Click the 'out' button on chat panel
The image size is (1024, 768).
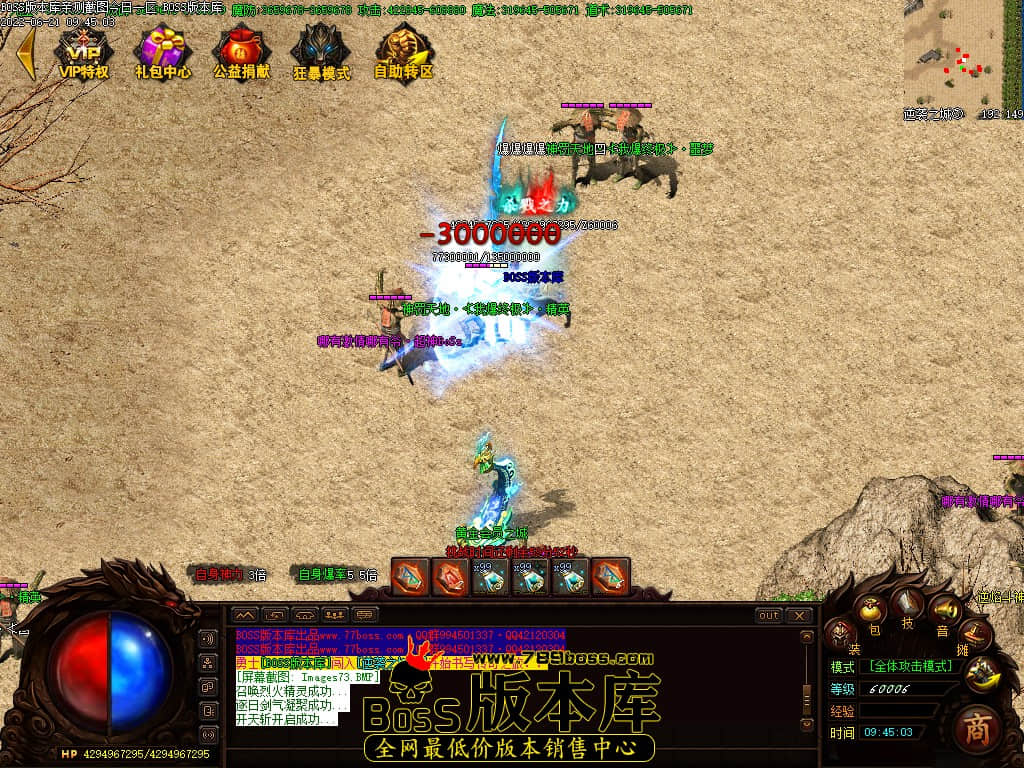click(768, 615)
